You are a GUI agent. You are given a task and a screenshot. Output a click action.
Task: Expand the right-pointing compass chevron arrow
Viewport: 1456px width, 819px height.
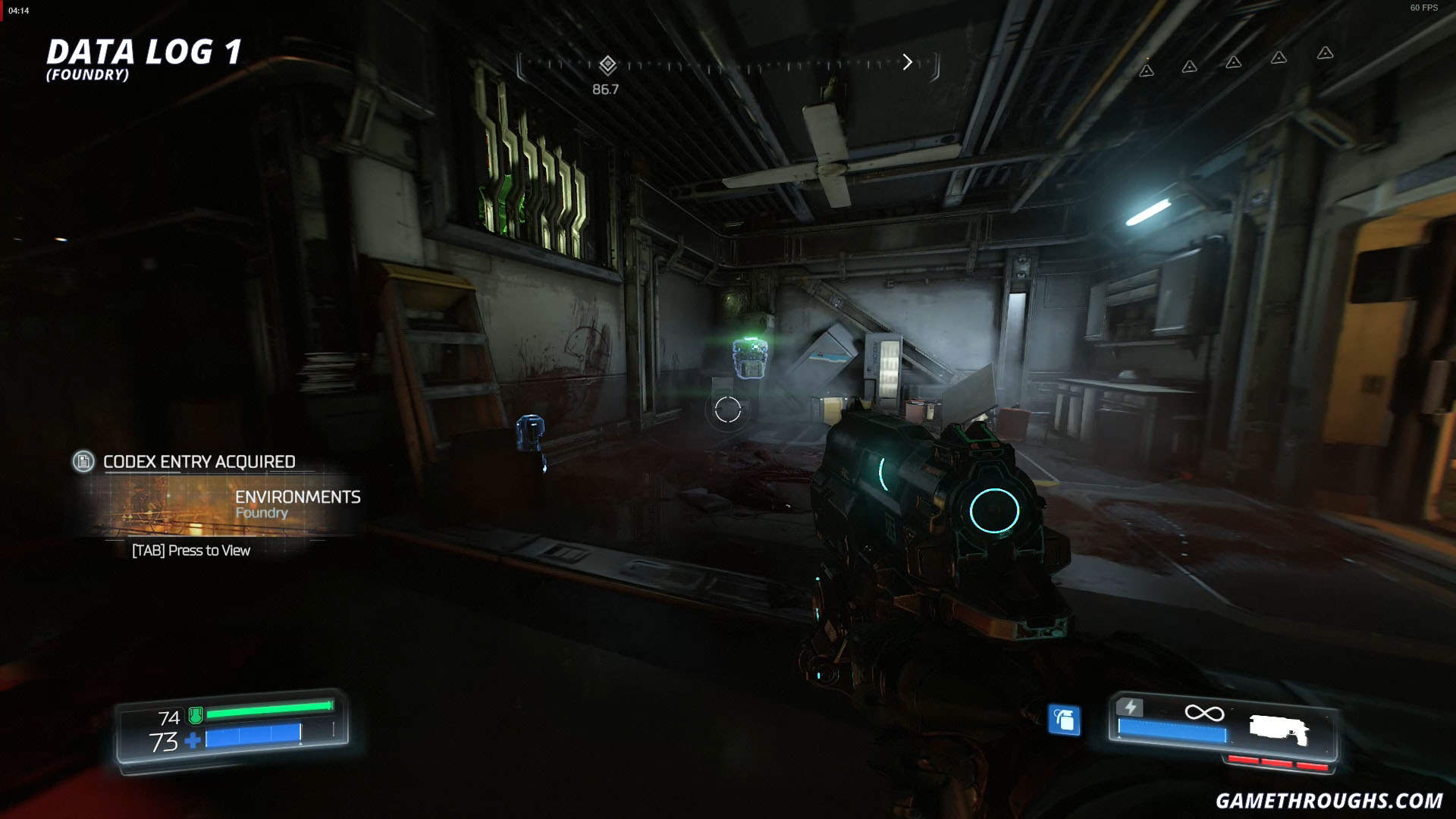(x=907, y=61)
